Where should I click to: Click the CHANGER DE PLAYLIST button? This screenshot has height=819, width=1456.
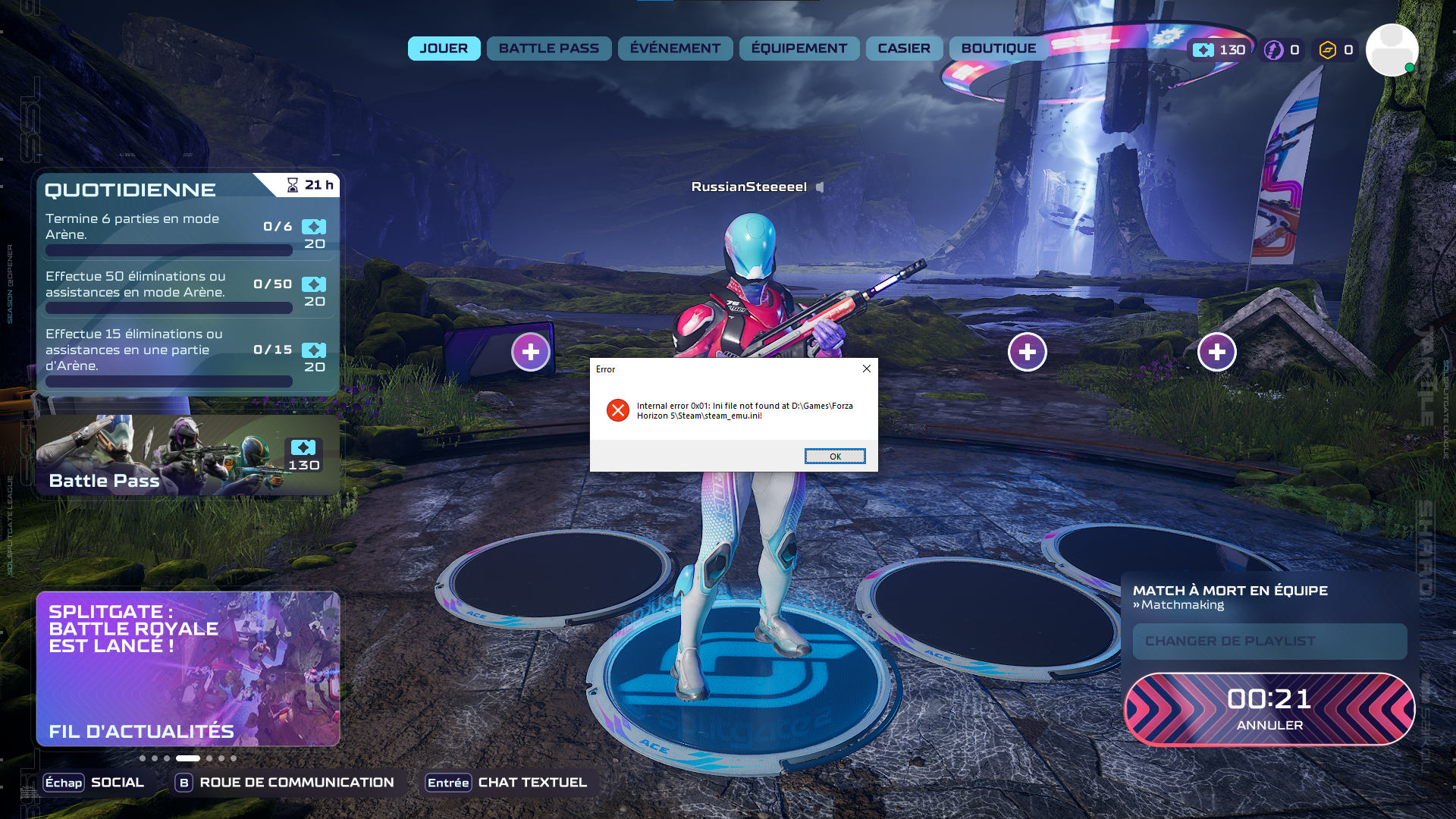pyautogui.click(x=1269, y=642)
